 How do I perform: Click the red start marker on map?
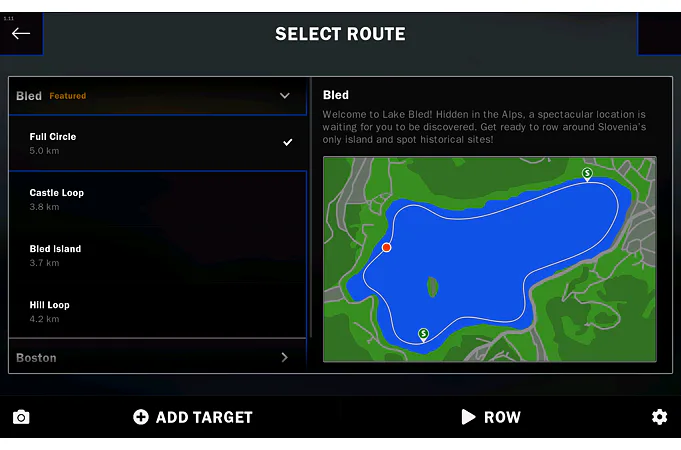(x=387, y=247)
